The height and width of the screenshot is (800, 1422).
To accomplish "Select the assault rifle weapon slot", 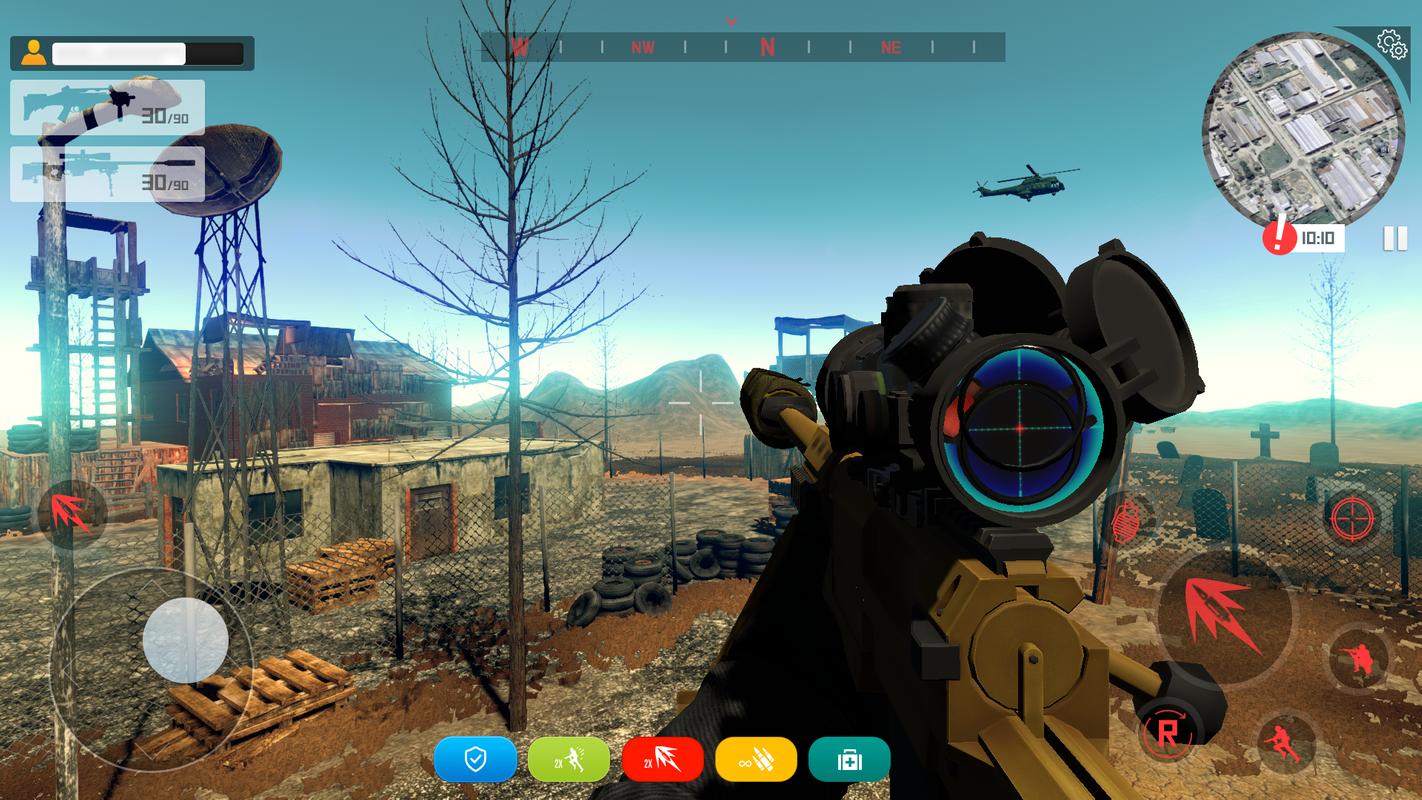I will click(107, 108).
